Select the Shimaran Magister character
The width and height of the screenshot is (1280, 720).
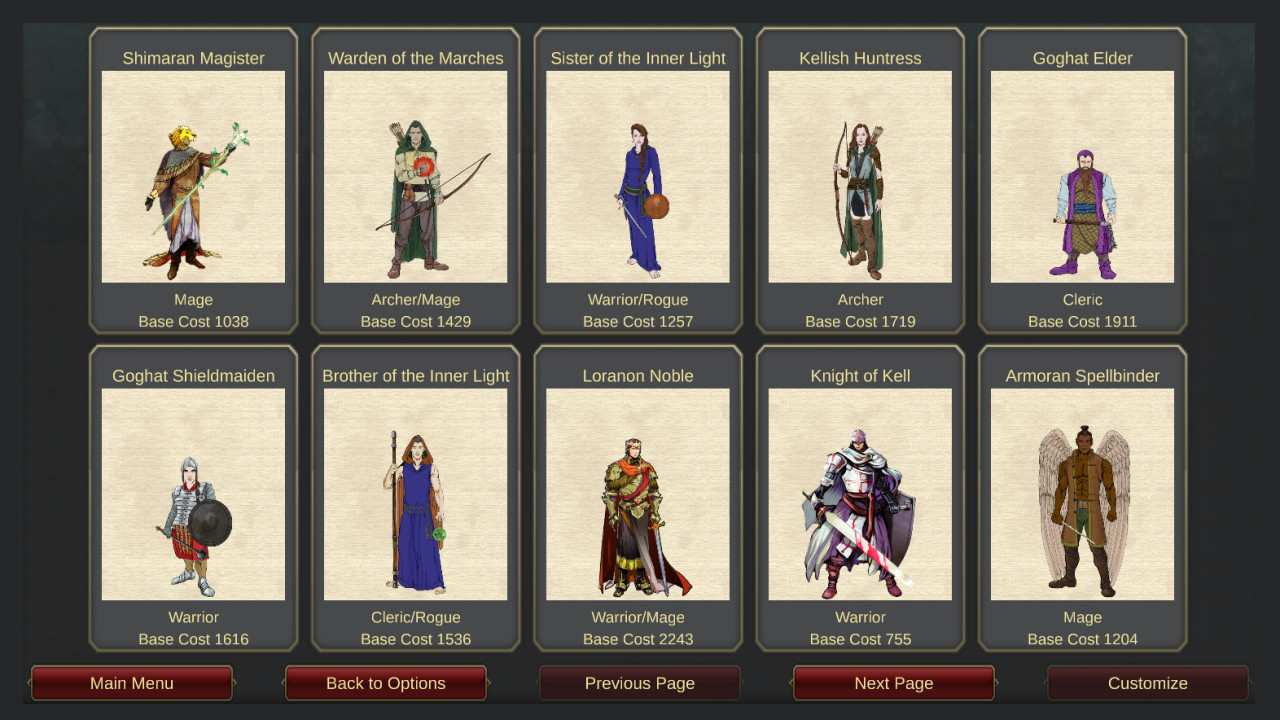[193, 180]
